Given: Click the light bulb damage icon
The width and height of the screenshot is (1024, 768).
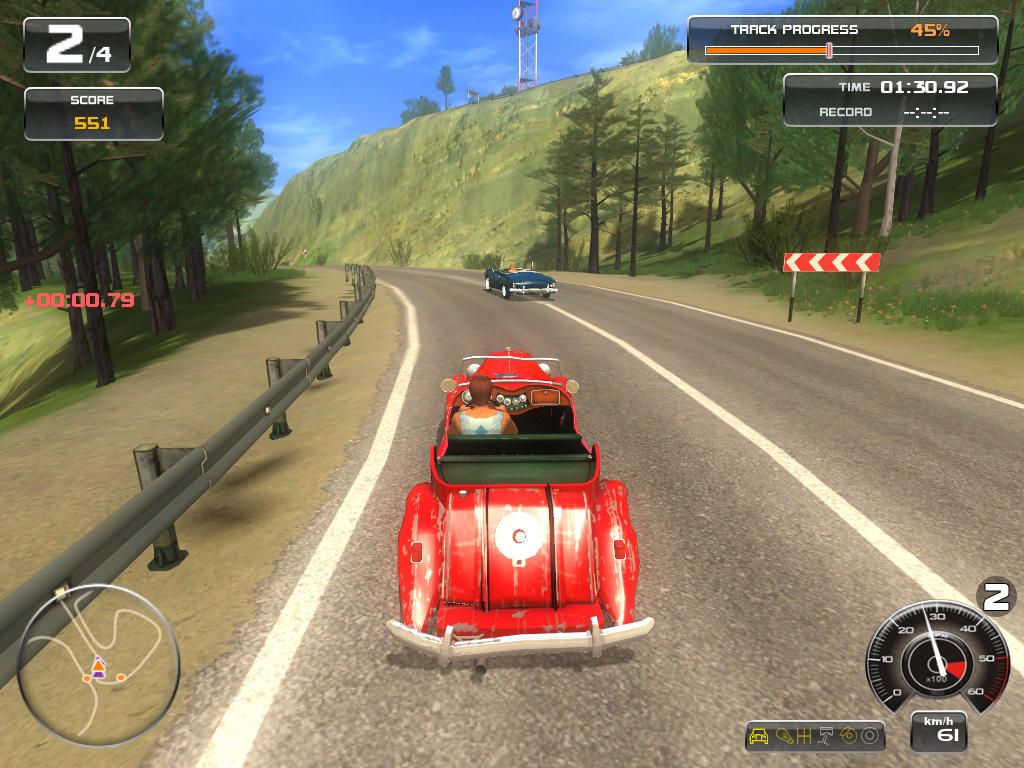Looking at the screenshot, I should 784,737.
